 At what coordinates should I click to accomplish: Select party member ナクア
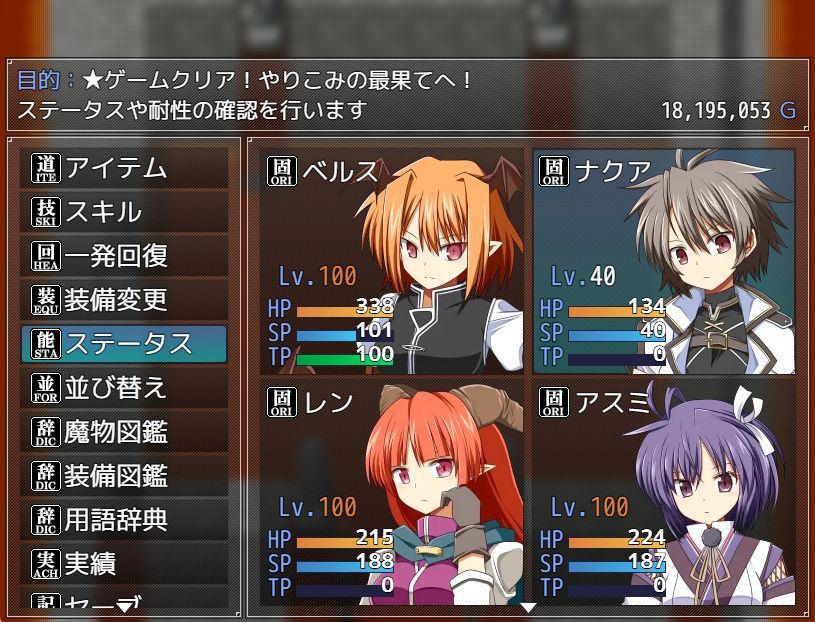coord(664,262)
